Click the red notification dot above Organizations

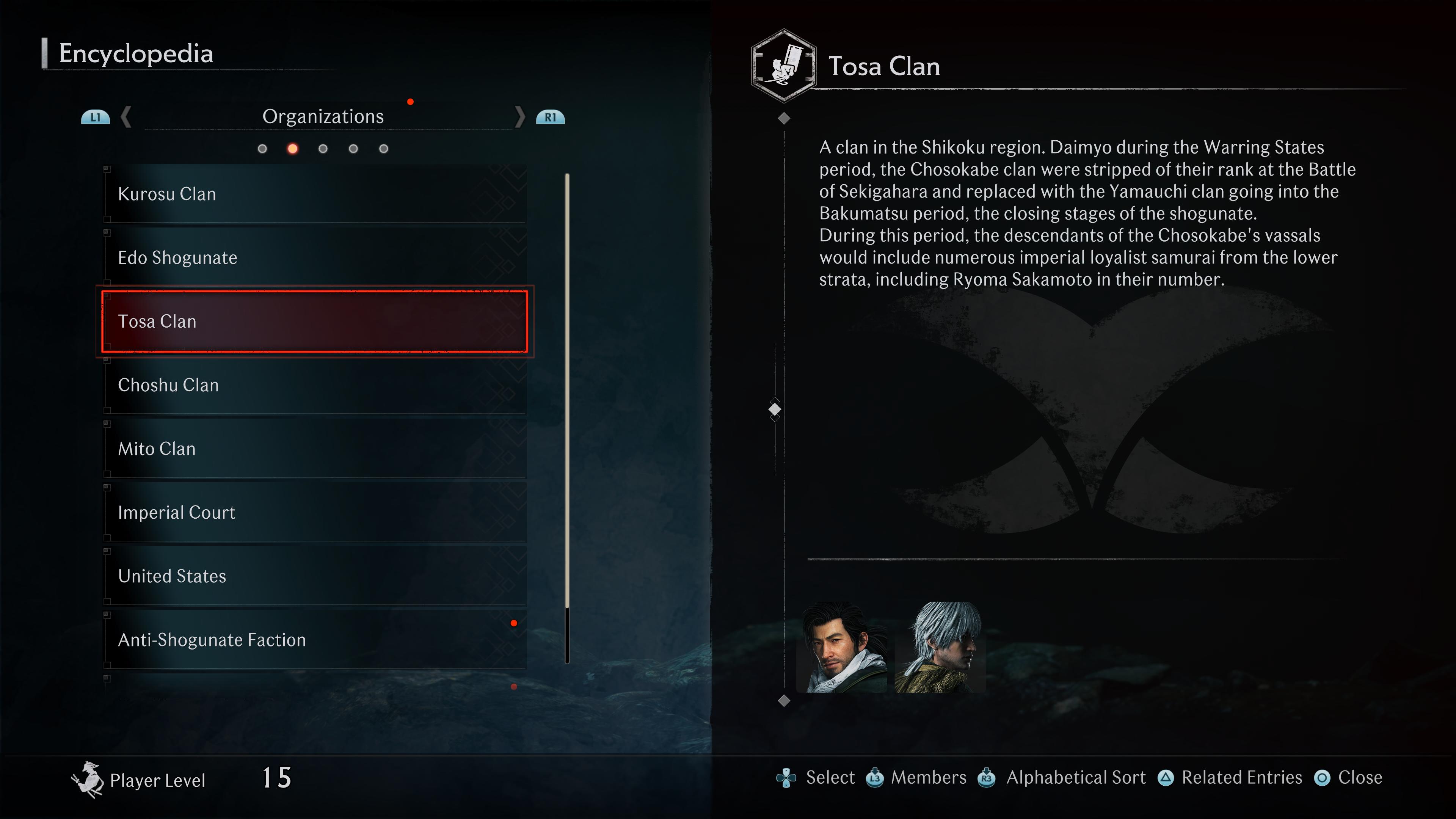click(x=411, y=102)
